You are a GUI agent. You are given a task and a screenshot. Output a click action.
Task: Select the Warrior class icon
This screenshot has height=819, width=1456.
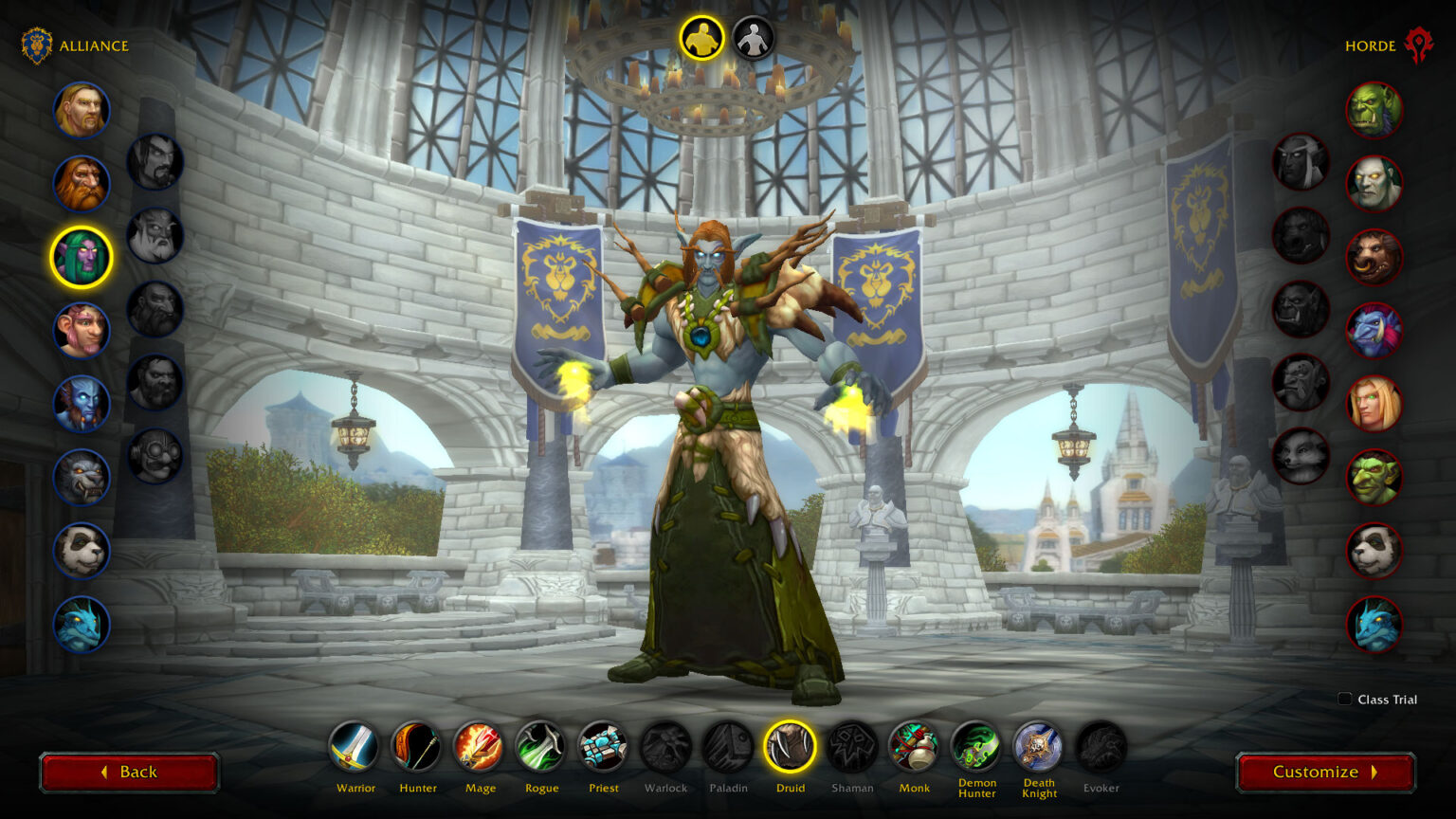(x=355, y=748)
